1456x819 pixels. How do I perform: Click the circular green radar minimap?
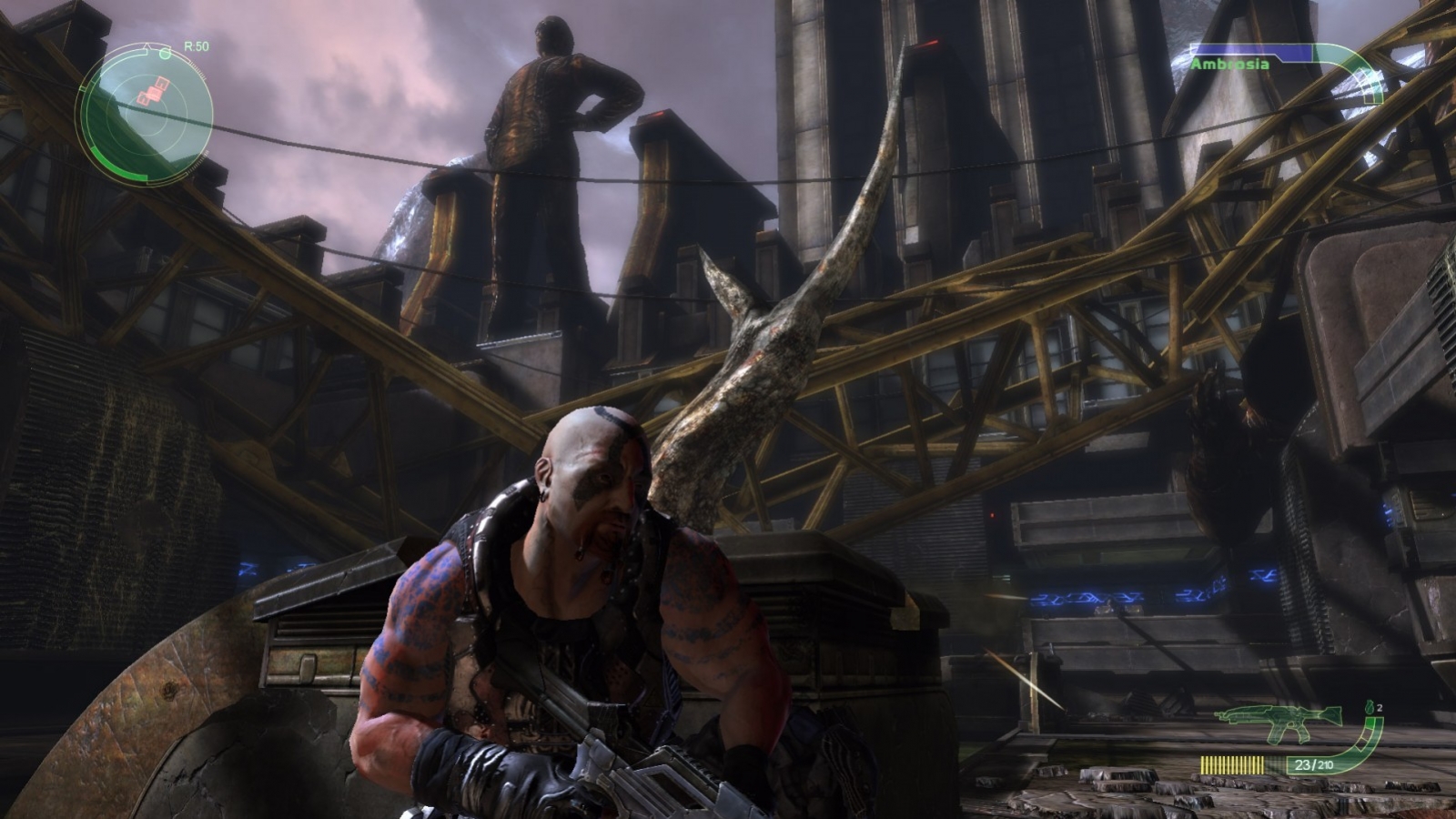tap(146, 111)
